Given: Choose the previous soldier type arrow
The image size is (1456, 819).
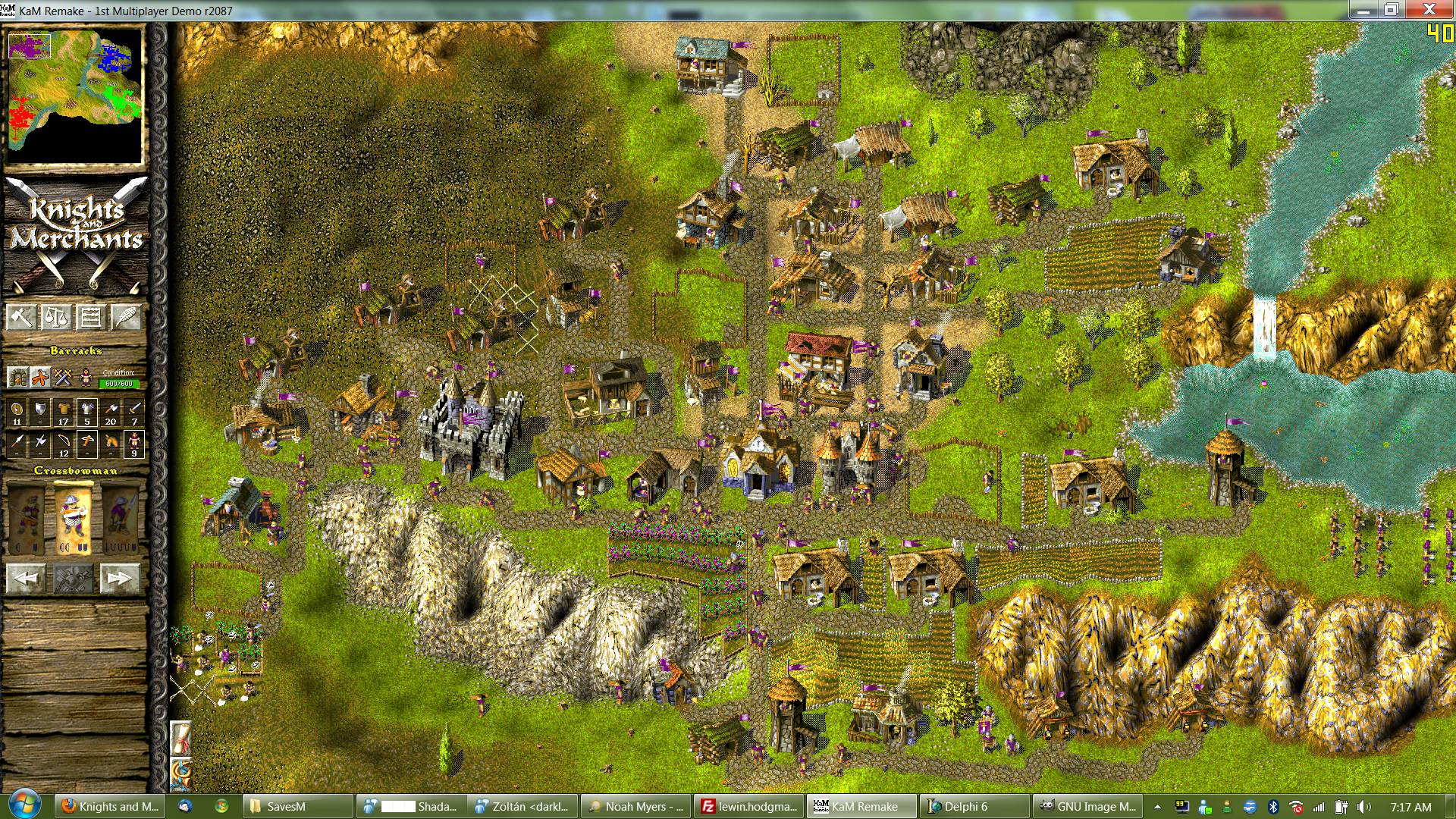Looking at the screenshot, I should [26, 578].
